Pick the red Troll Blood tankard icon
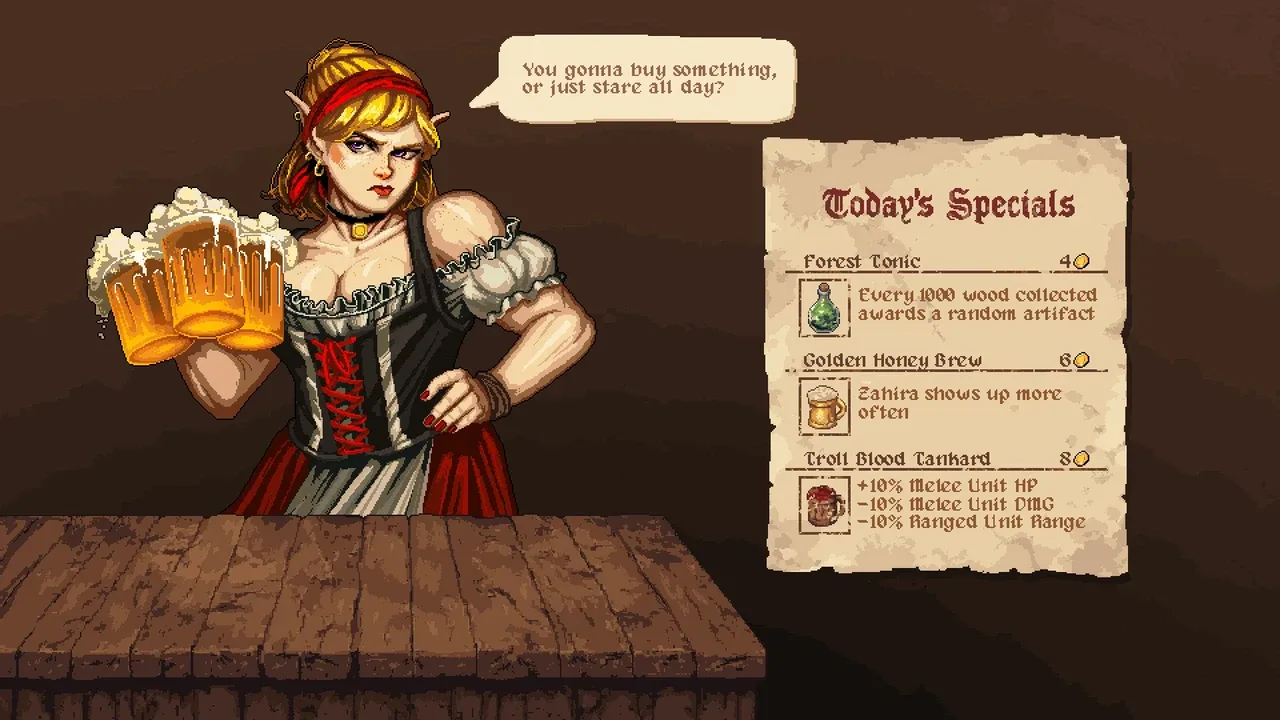Viewport: 1280px width, 720px height. [825, 505]
